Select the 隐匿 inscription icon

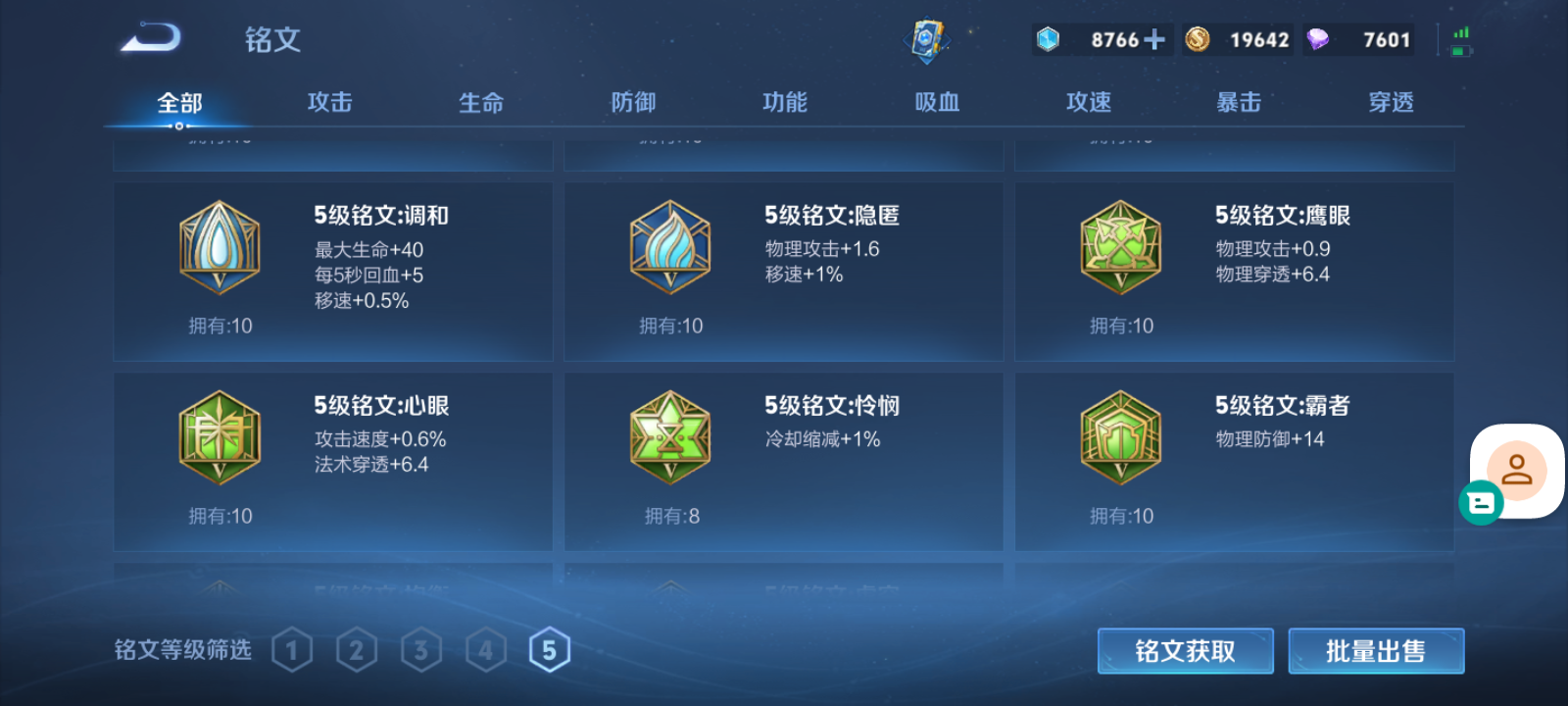click(669, 246)
